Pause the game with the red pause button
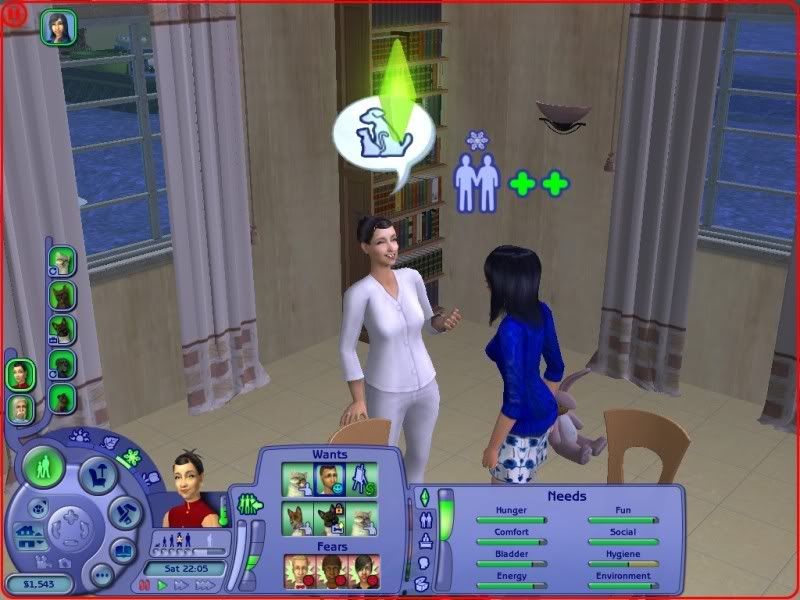 (144, 586)
